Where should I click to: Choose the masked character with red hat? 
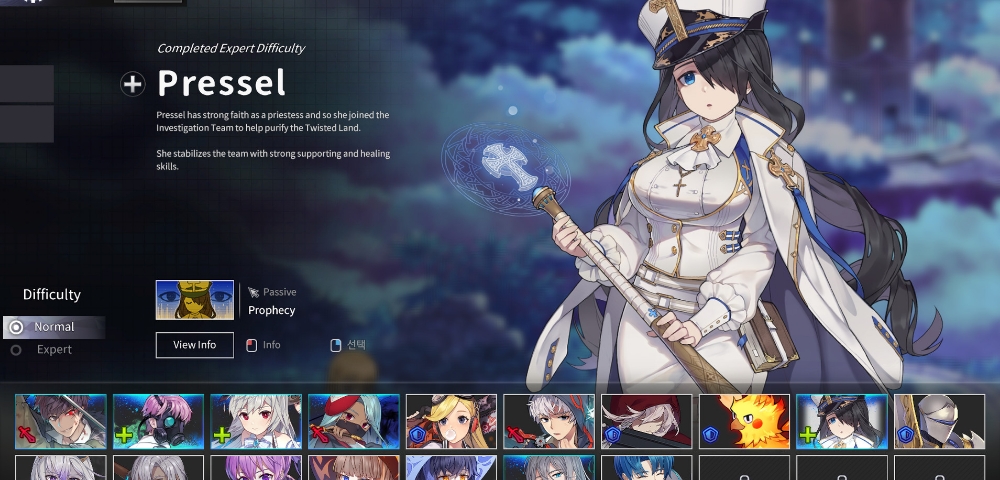(353, 421)
